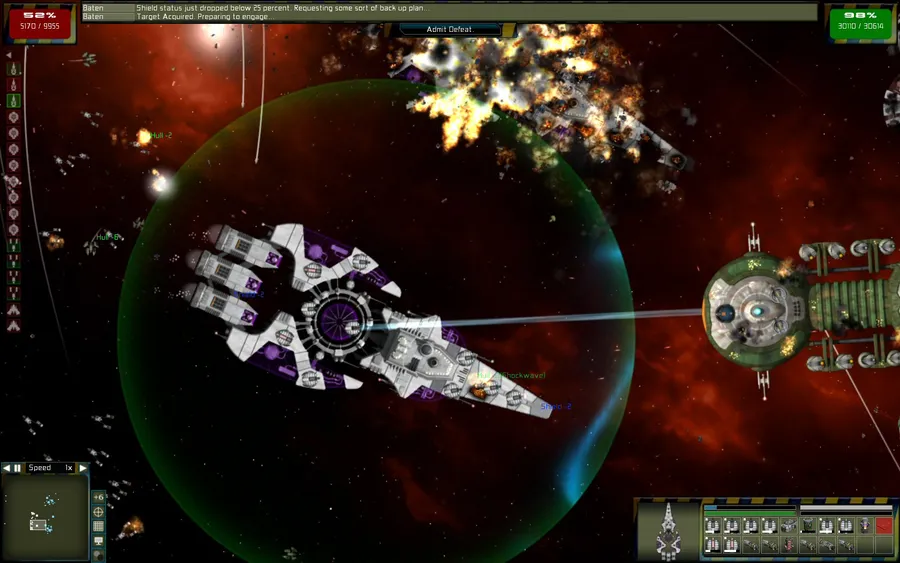900x563 pixels.
Task: Pause the battle
Action: 17,468
